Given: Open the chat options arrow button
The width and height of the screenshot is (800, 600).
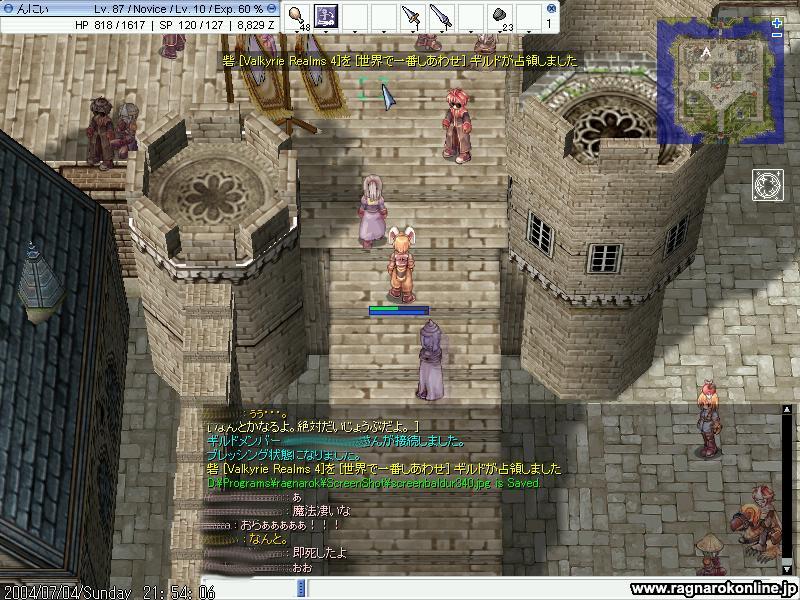Looking at the screenshot, I should pyautogui.click(x=302, y=590).
